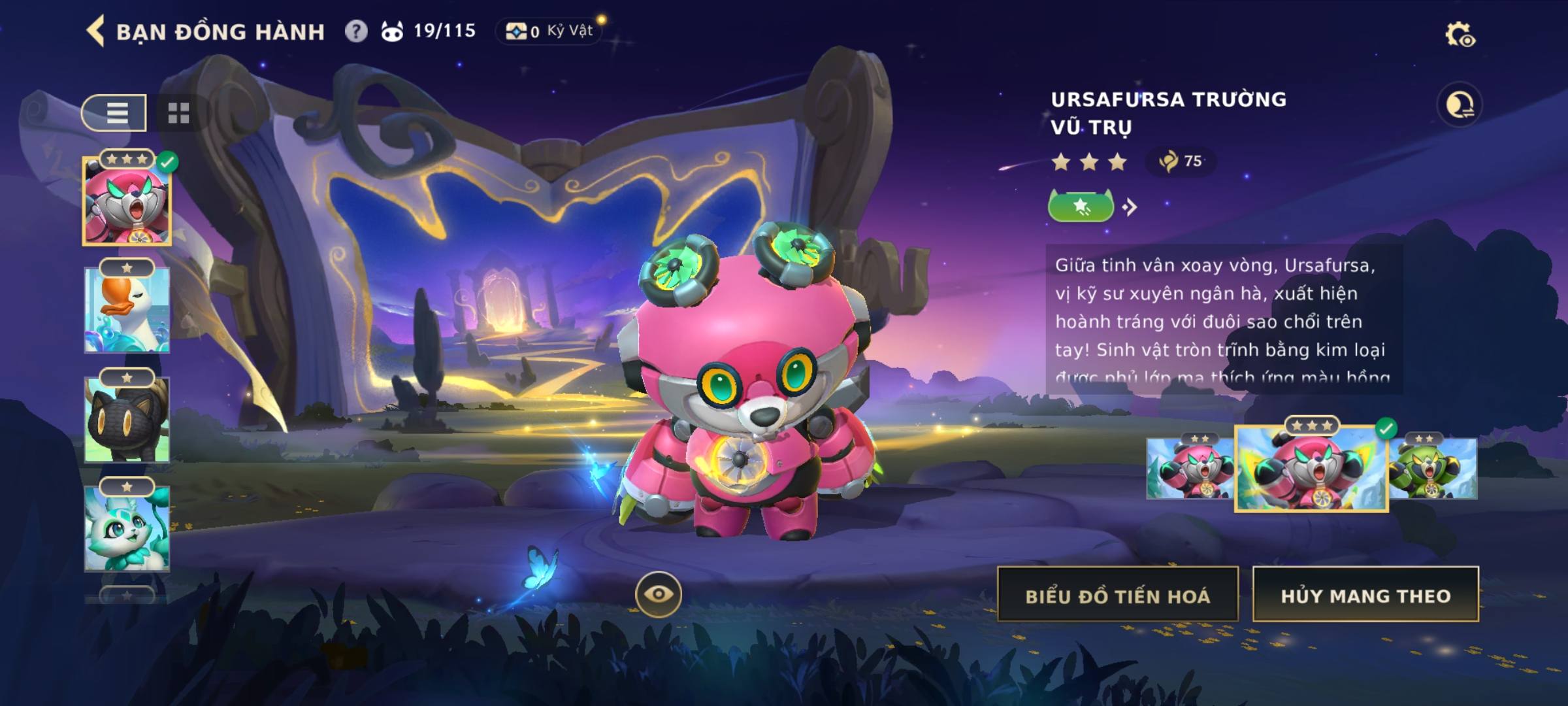The image size is (1568, 706).
Task: Open Biểu Đồ Tiến Hoá evolution chart
Action: [1117, 595]
